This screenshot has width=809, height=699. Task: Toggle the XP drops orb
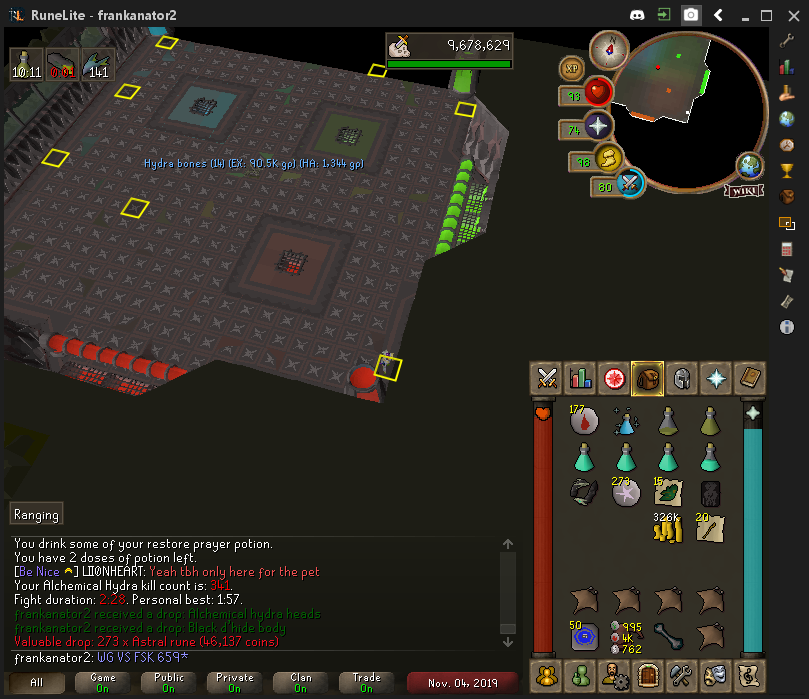point(573,69)
